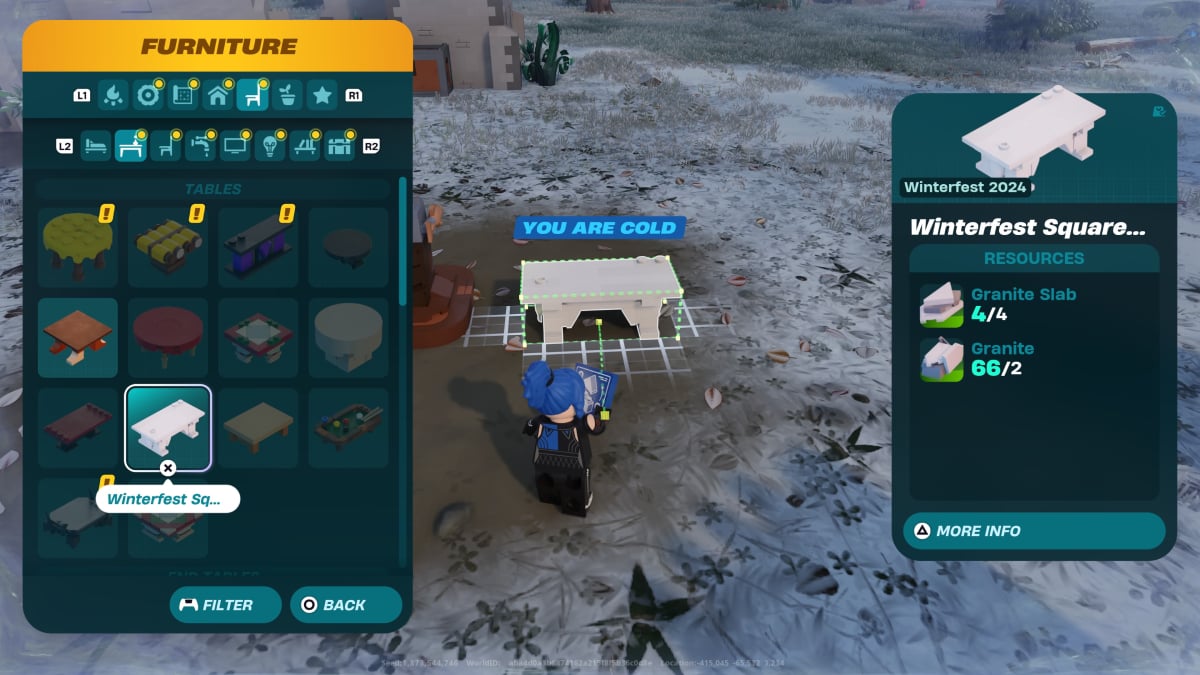
Task: Open the faucet plumbing subcategory
Action: click(201, 146)
